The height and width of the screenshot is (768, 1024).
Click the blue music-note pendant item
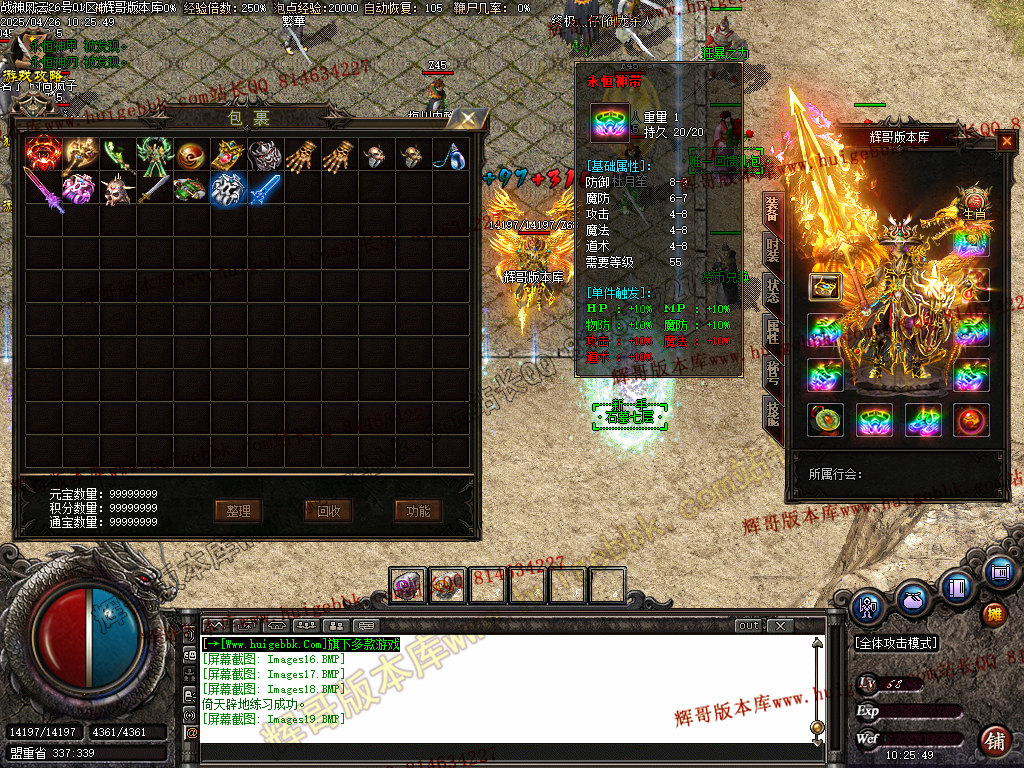pos(451,154)
